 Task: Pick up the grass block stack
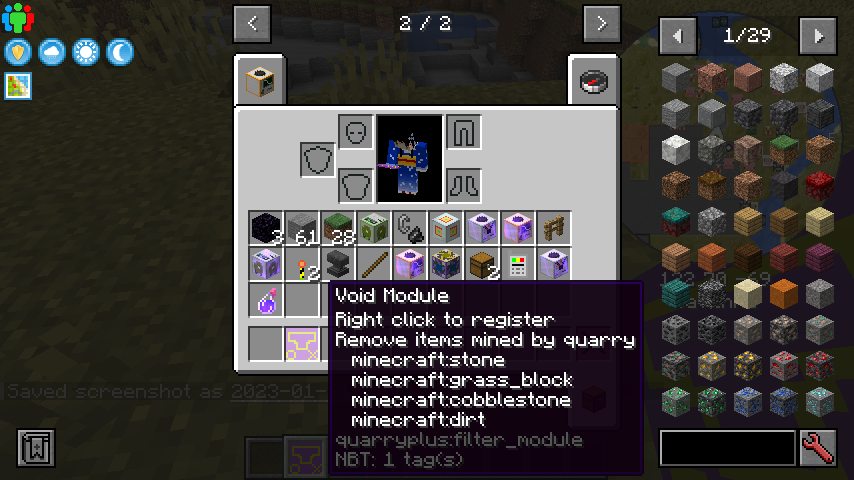coord(339,228)
